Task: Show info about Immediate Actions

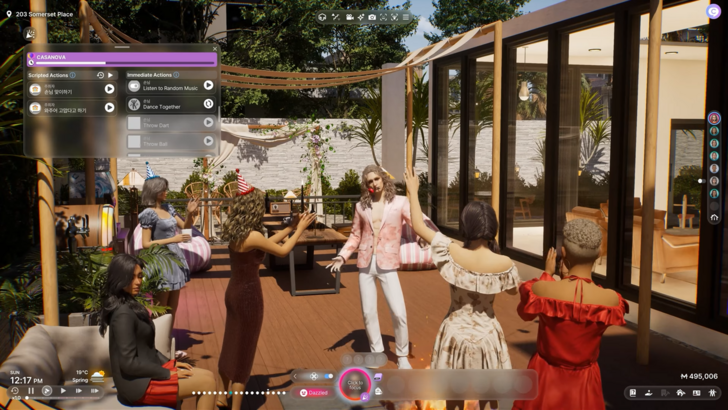Action: [177, 75]
